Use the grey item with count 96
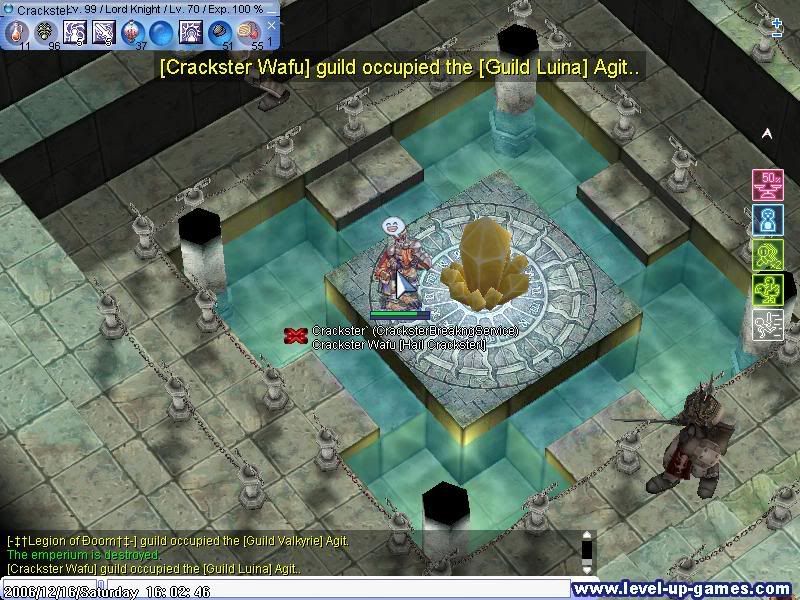Image resolution: width=800 pixels, height=600 pixels. (x=45, y=32)
